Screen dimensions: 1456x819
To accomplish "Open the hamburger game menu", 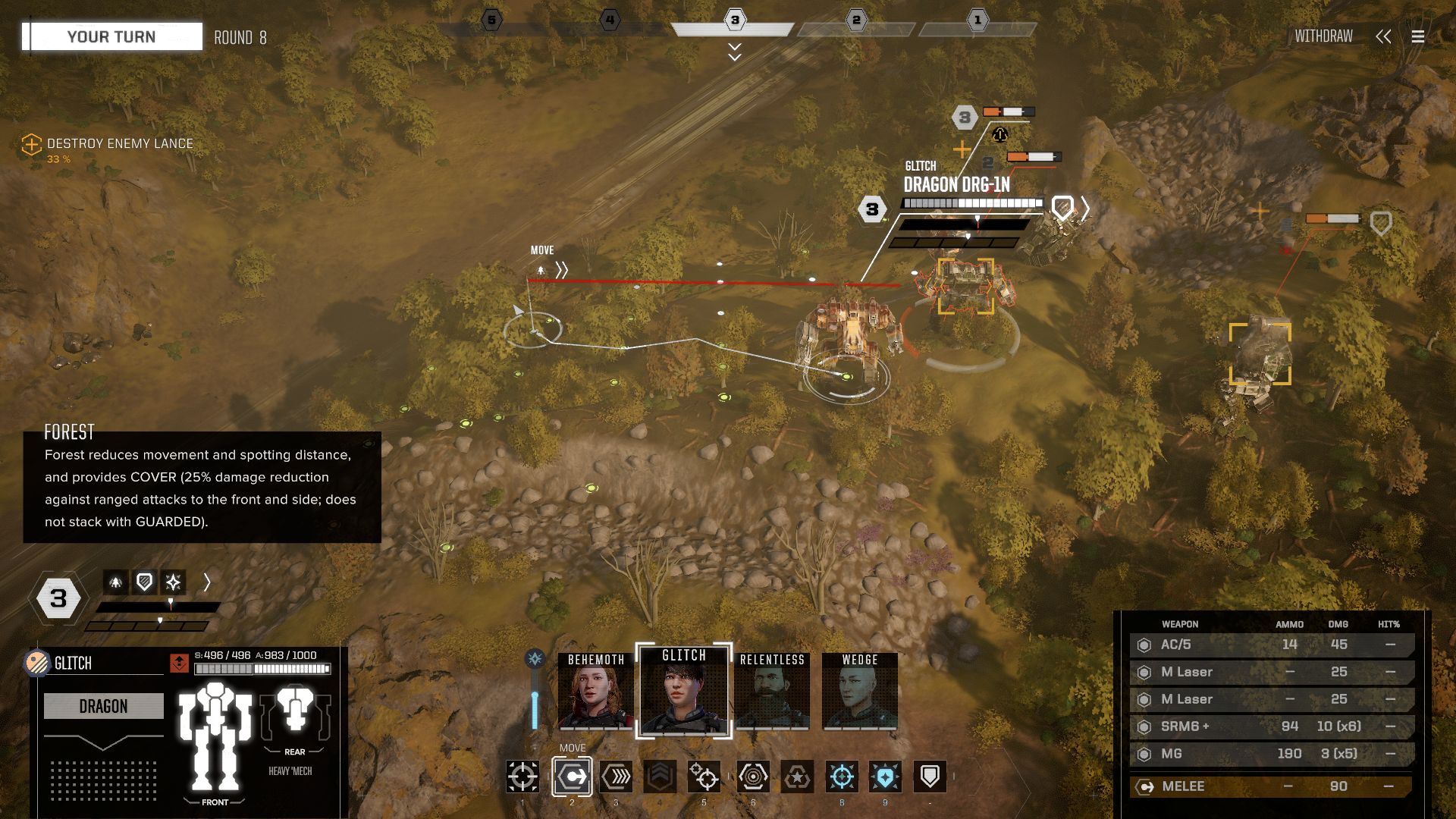I will pos(1417,36).
